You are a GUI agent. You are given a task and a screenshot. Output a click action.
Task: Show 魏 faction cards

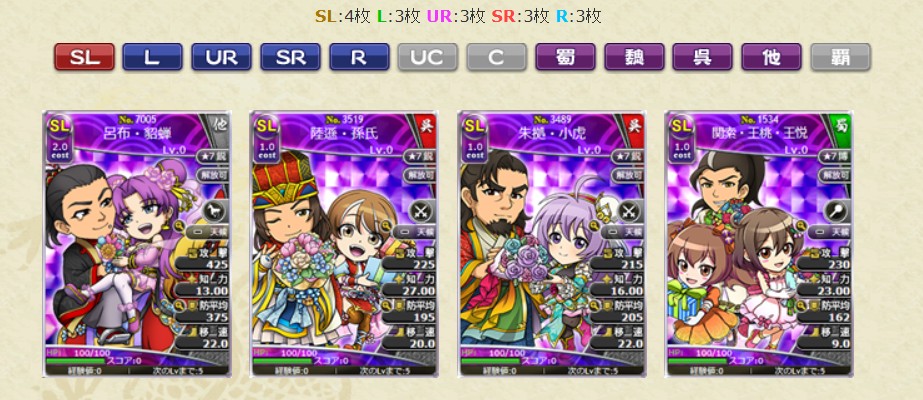[x=634, y=56]
